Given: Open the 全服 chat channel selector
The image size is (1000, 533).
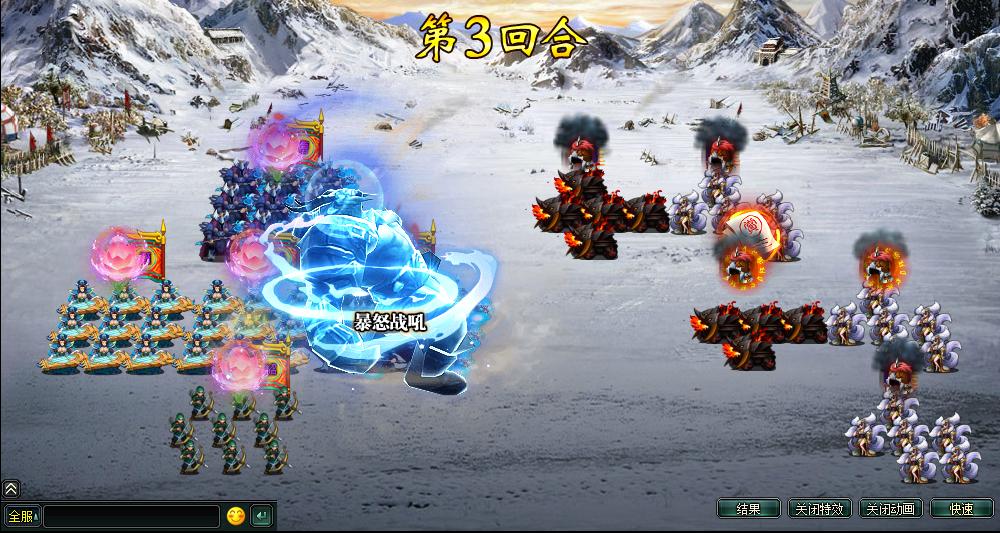Looking at the screenshot, I should tap(21, 516).
